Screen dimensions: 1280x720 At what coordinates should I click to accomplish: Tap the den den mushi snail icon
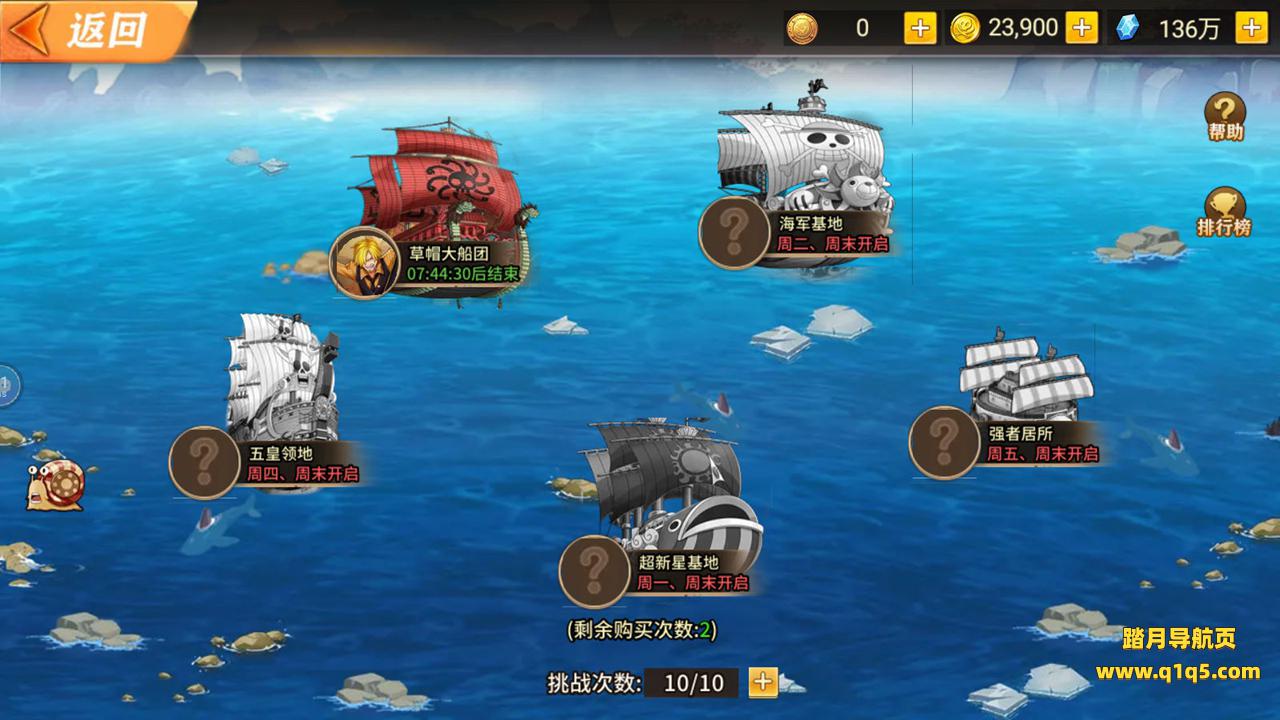tap(56, 484)
